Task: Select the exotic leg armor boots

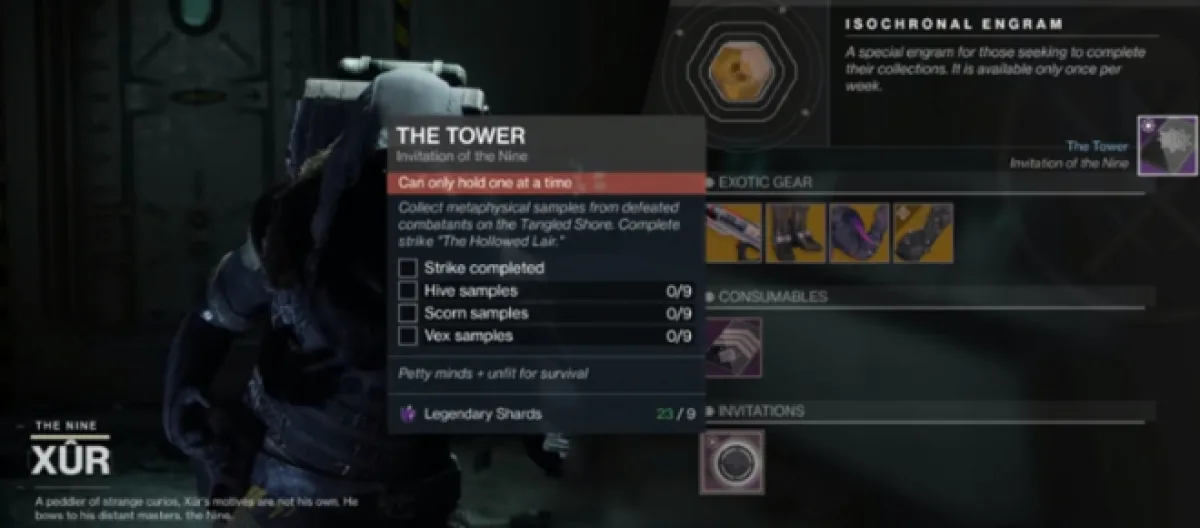Action: pyautogui.click(x=795, y=233)
